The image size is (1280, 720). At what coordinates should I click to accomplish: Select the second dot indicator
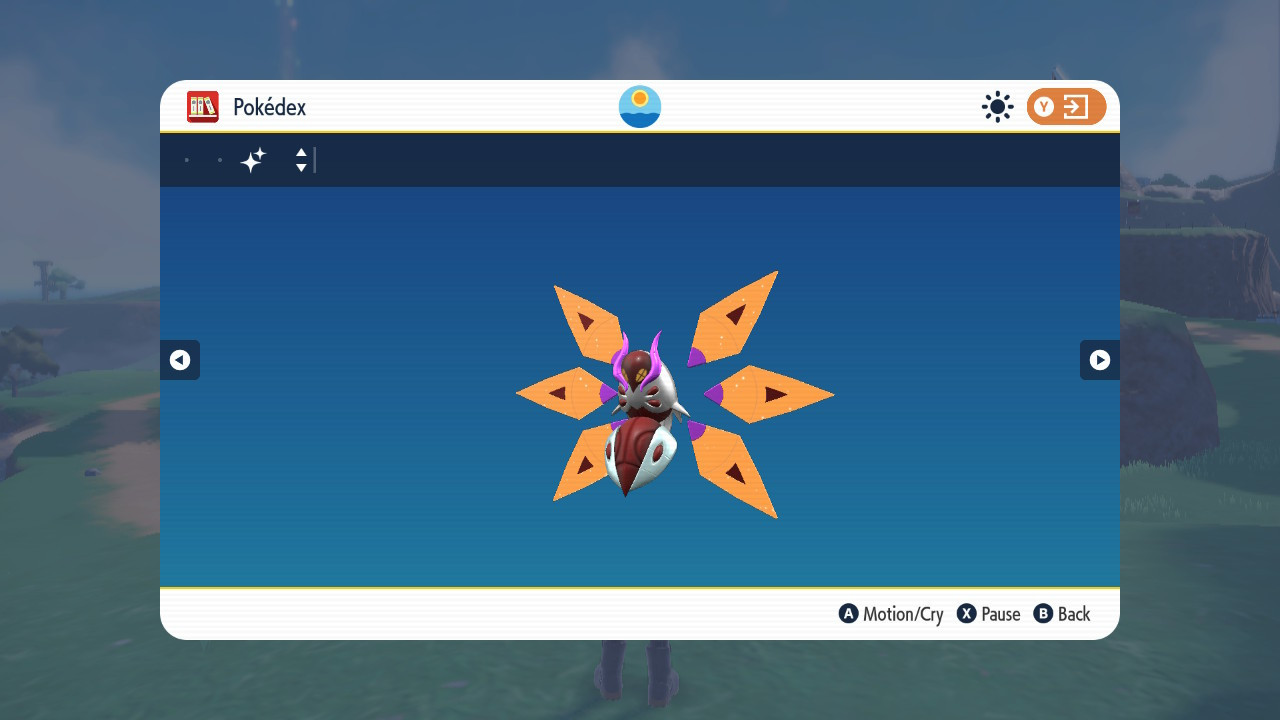(220, 159)
